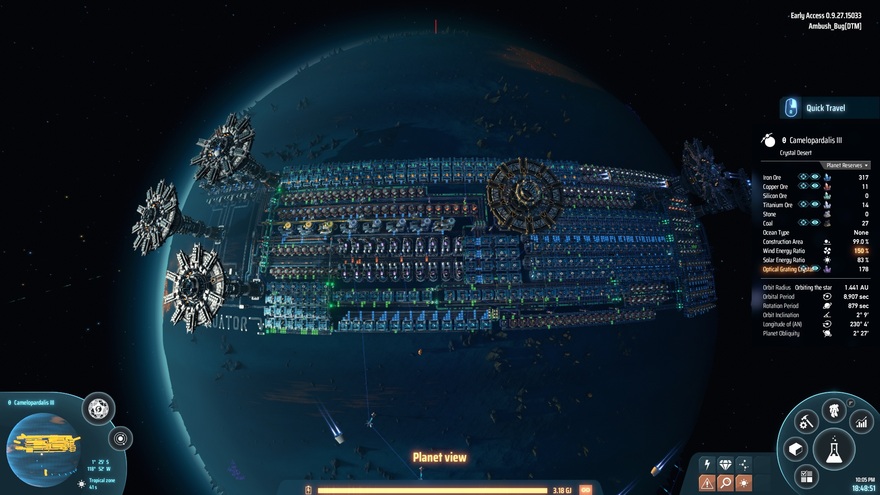This screenshot has width=880, height=495.
Task: Open the Planet Reserves dropdown
Action: click(846, 165)
